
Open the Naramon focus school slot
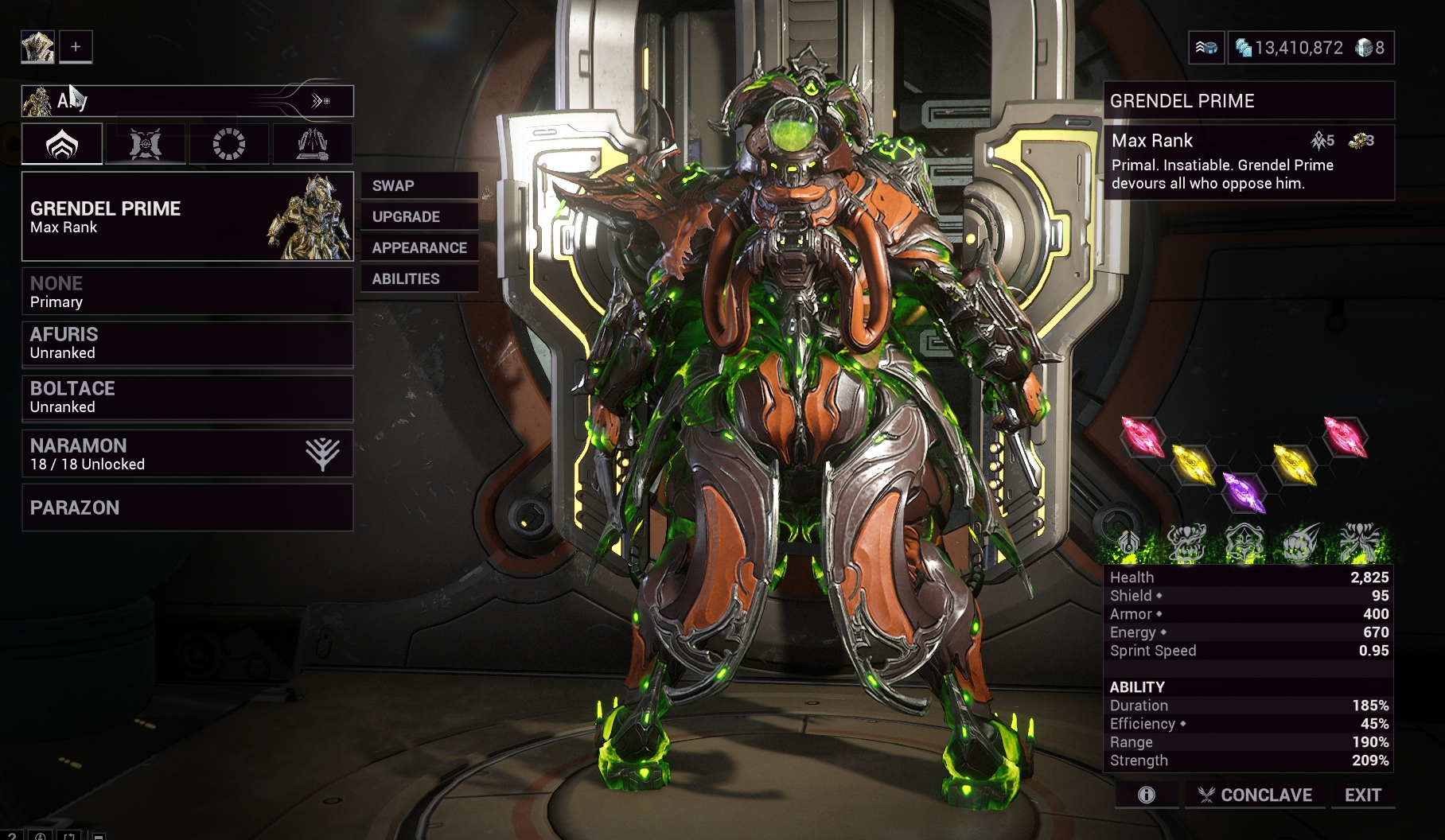(187, 453)
